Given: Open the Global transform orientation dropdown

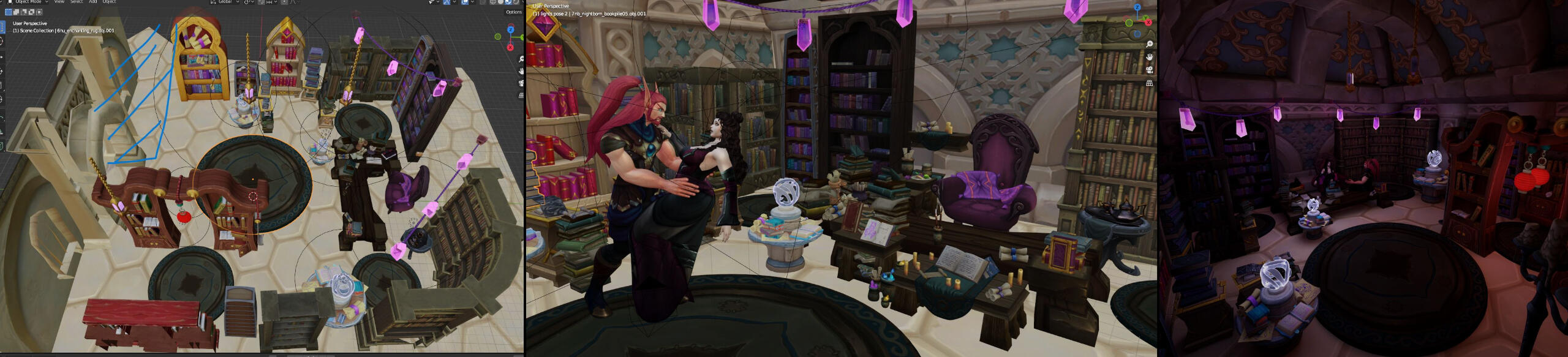Looking at the screenshot, I should tap(228, 2).
